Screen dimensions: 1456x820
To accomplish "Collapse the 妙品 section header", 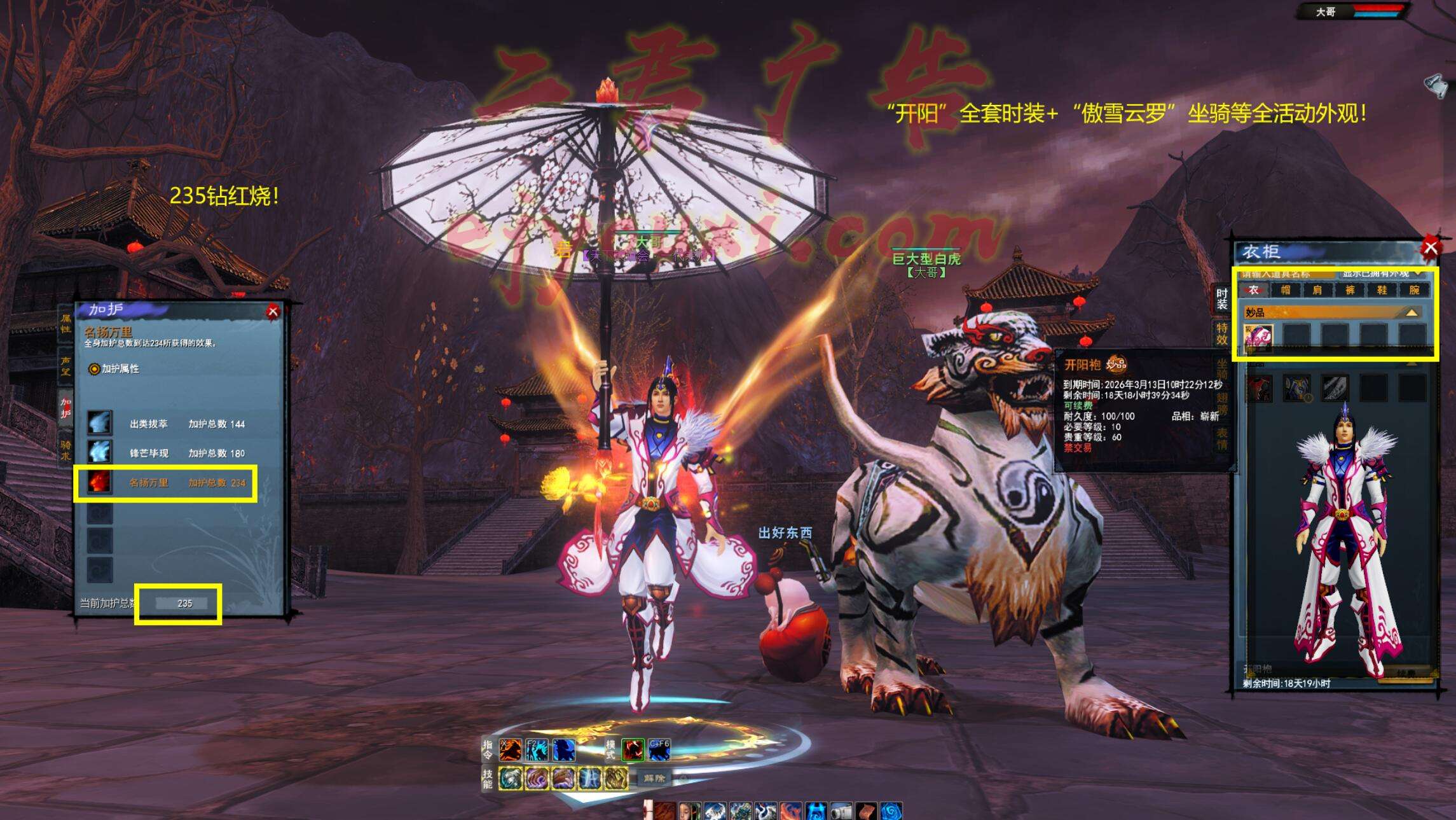I will [x=1411, y=312].
